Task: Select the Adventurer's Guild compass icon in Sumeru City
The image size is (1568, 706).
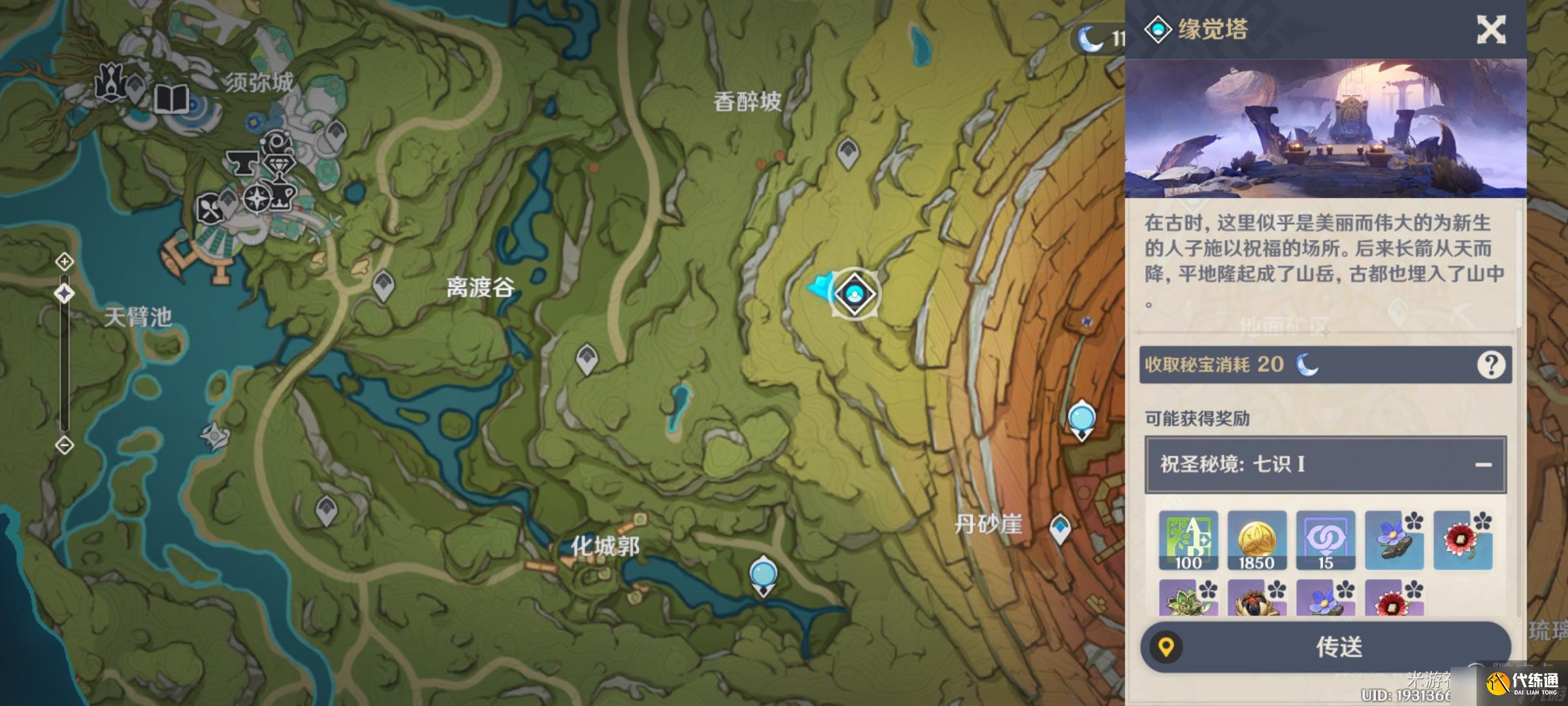Action: (x=255, y=199)
